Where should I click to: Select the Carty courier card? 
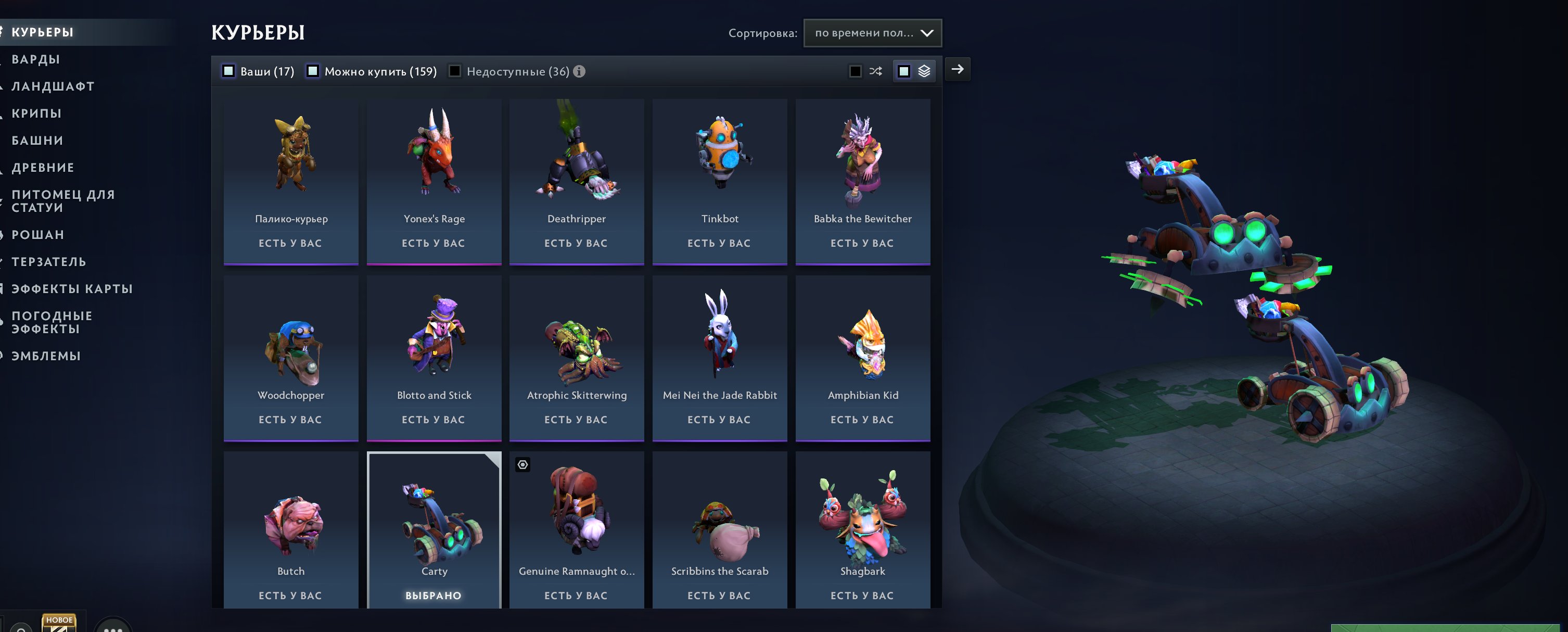click(x=434, y=530)
